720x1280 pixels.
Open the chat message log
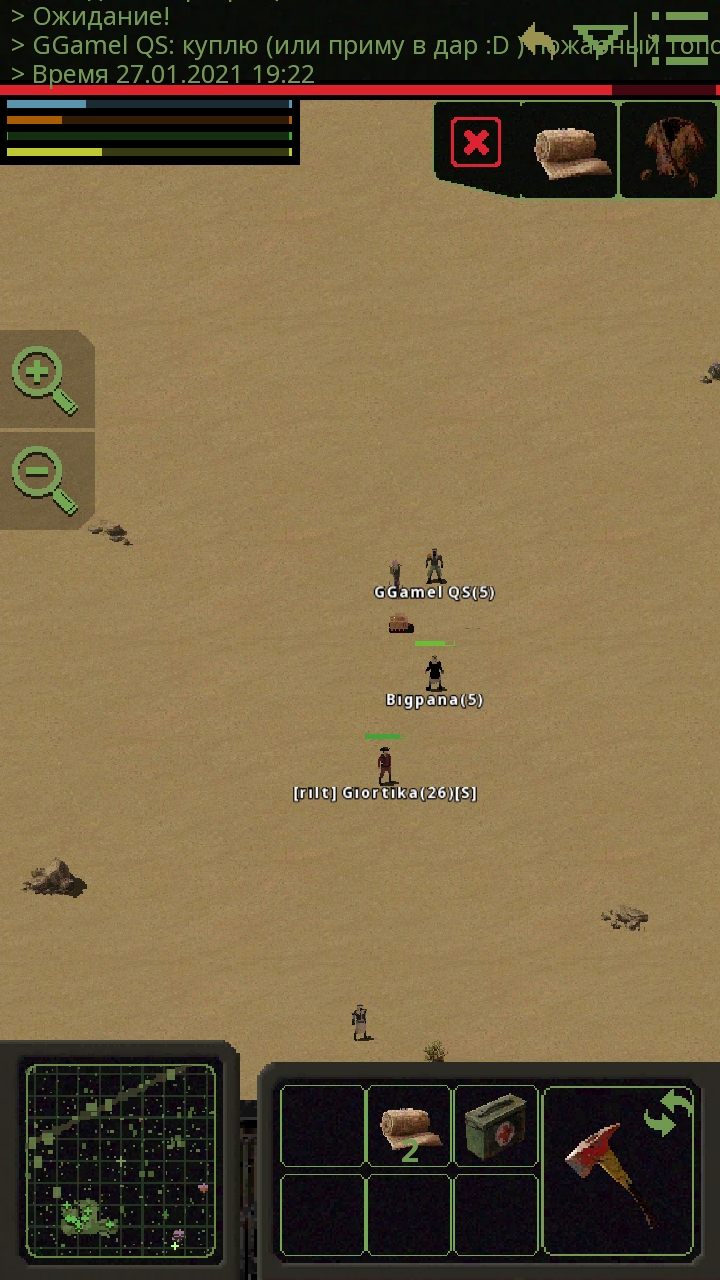coord(250,45)
